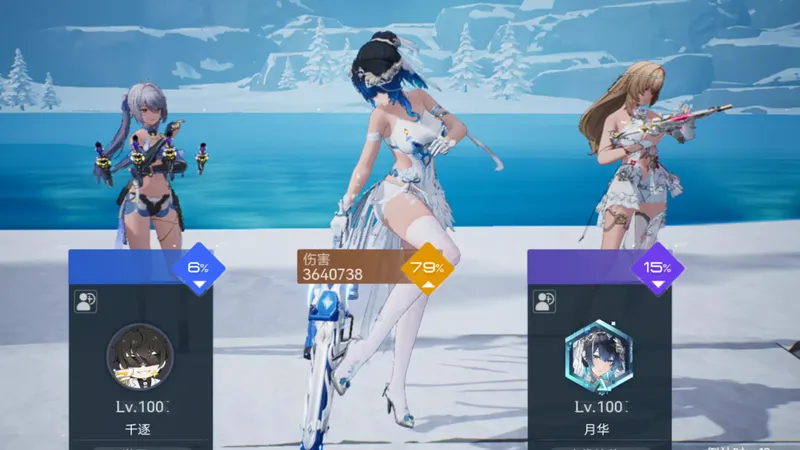Screen dimensions: 800x450
Task: View 月华's hexagonal avatar portrait
Action: (598, 357)
